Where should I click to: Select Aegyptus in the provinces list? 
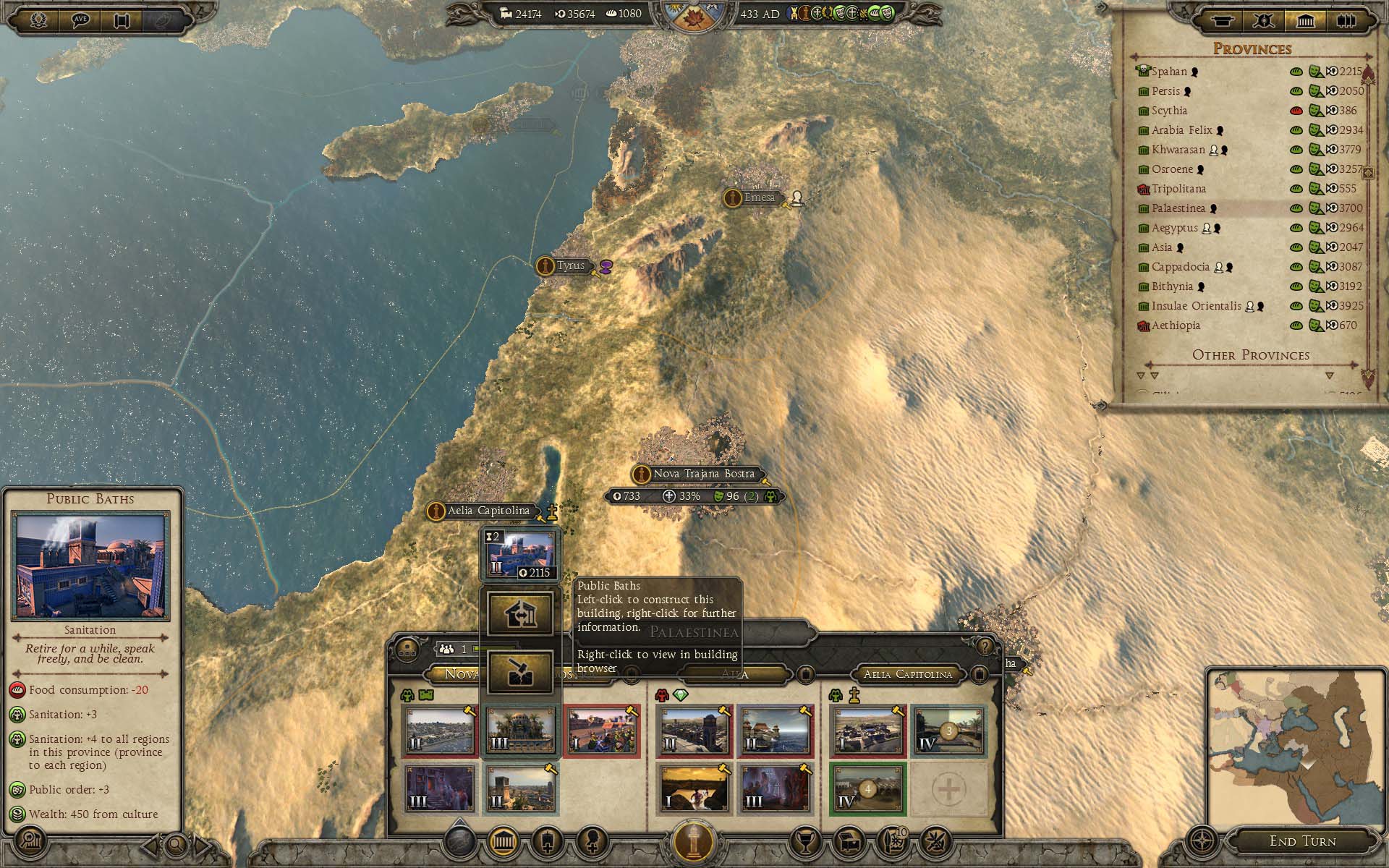[1175, 228]
